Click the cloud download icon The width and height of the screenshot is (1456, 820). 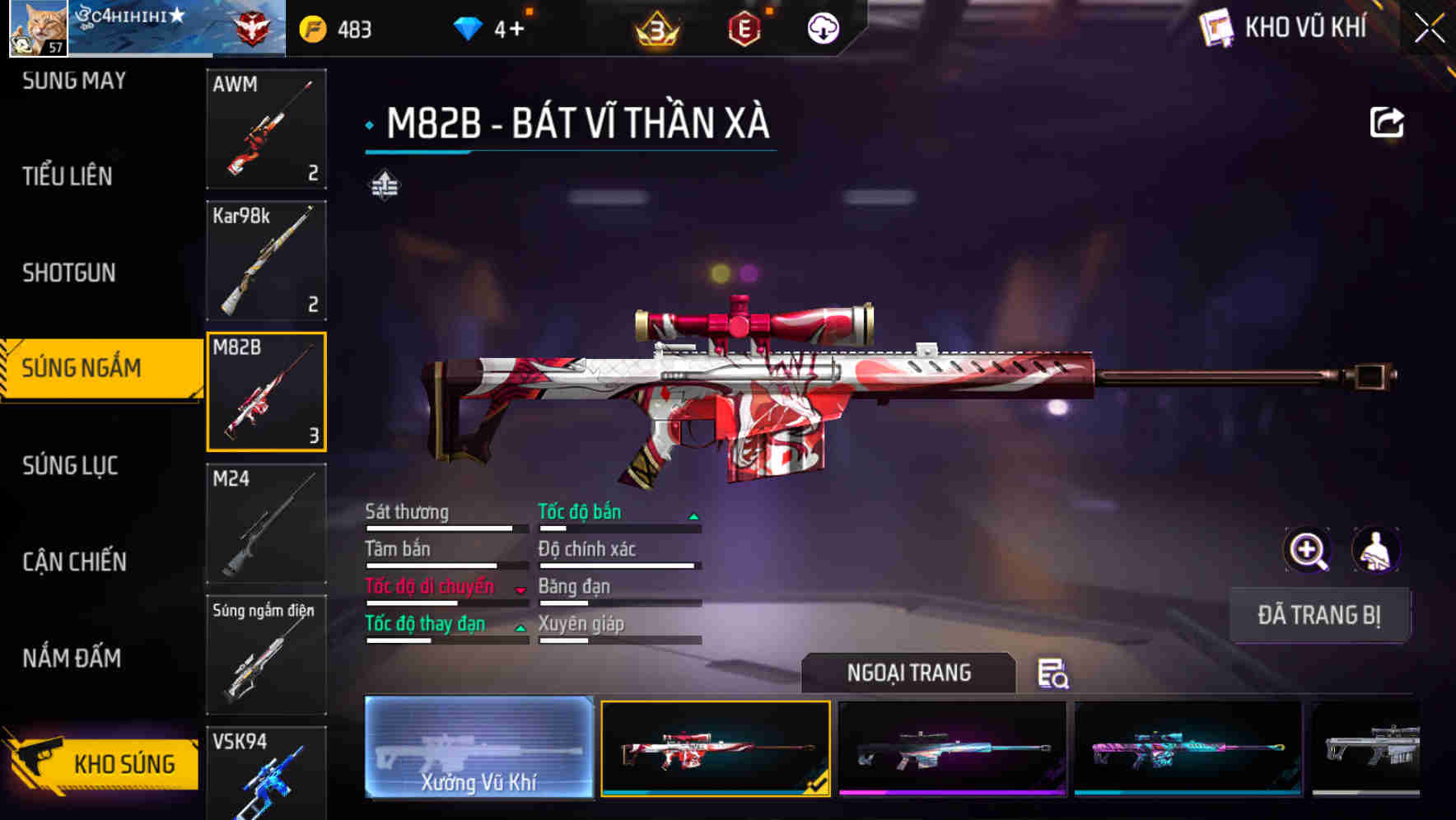tap(824, 29)
